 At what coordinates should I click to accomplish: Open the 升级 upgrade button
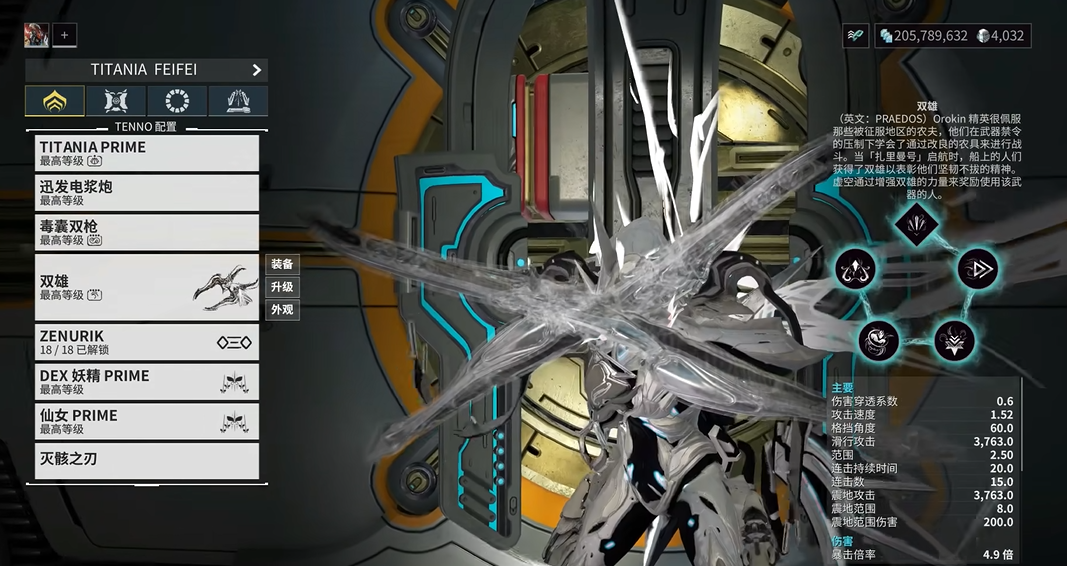pos(282,287)
